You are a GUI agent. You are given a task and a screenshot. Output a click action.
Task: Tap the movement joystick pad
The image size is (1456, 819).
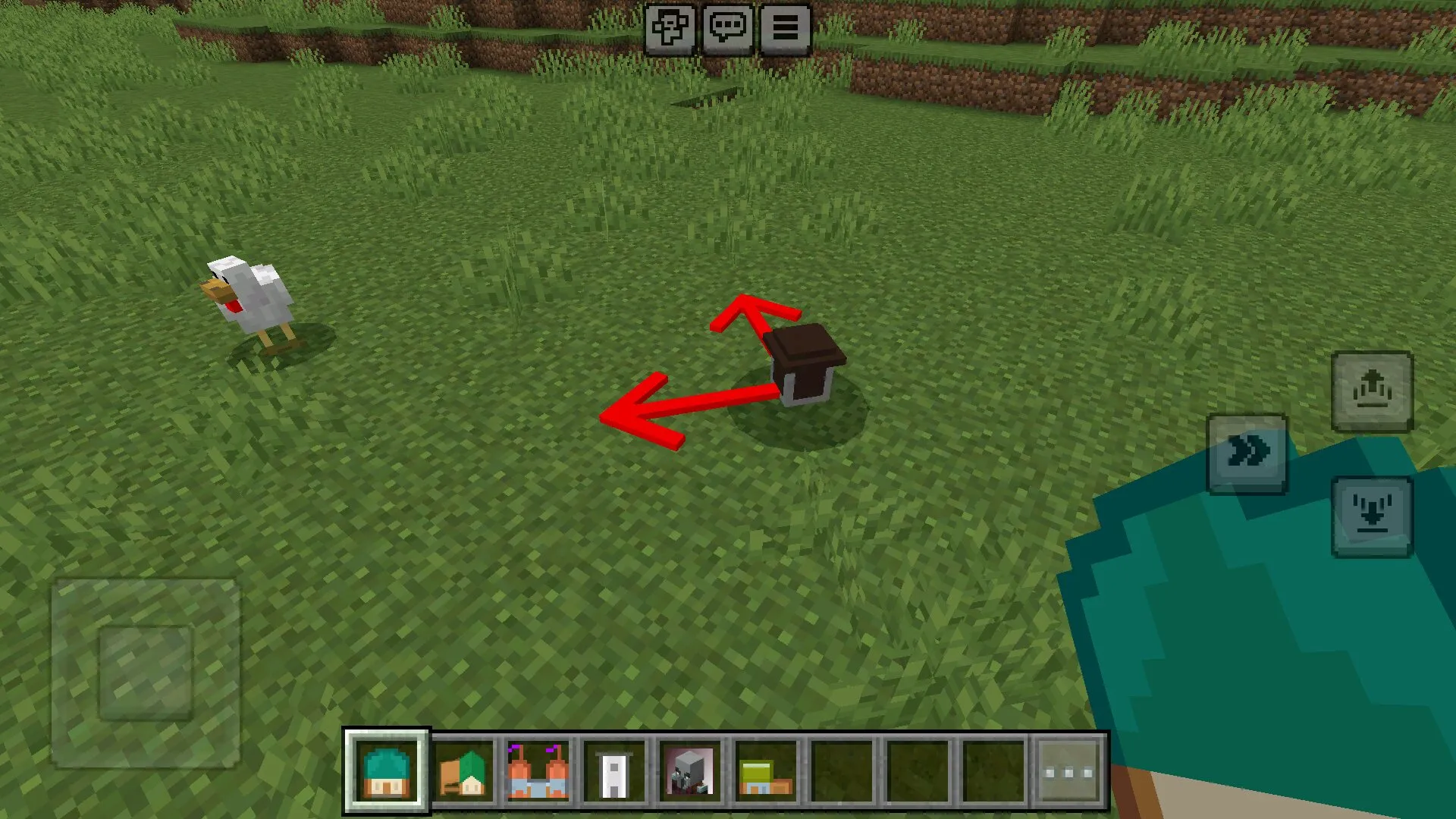146,673
